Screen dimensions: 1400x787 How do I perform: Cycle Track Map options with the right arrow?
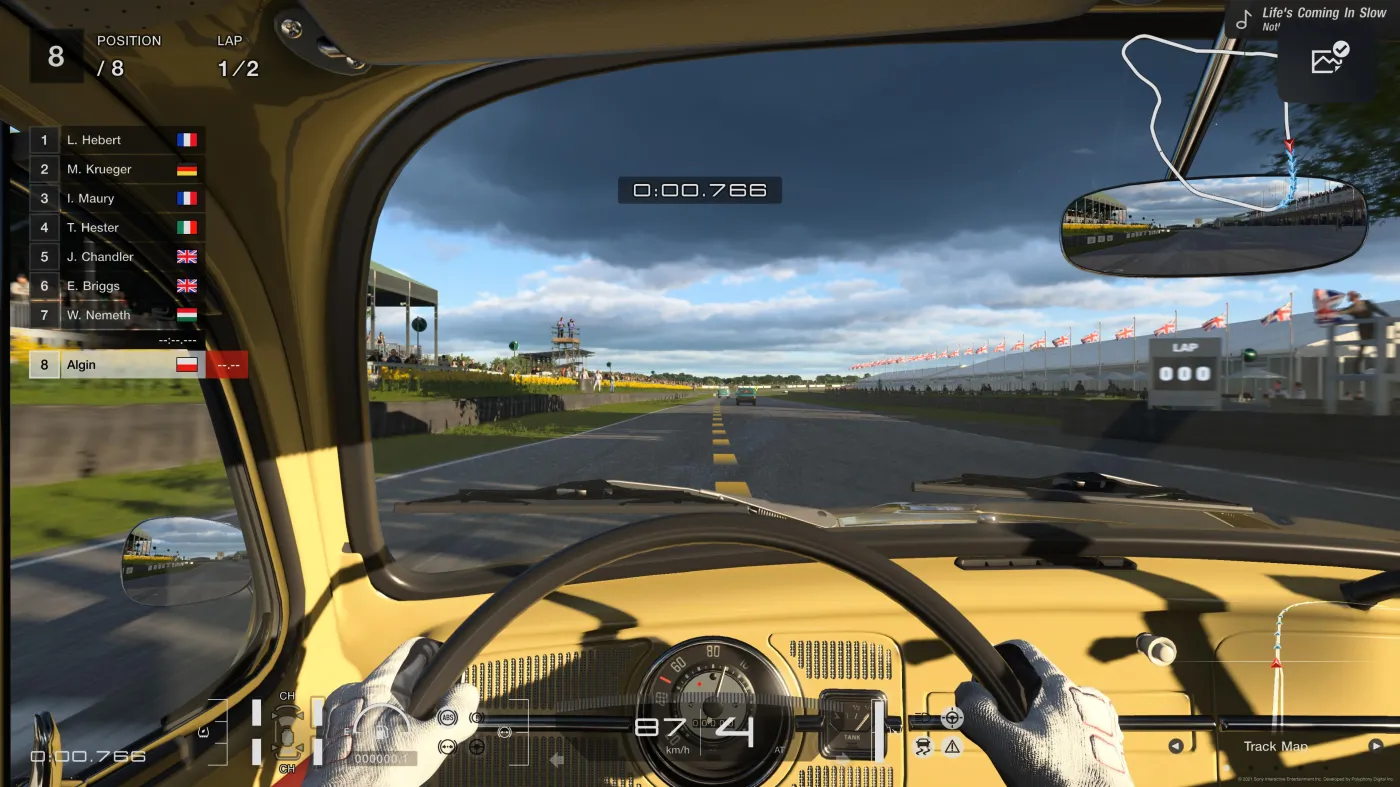pos(1378,746)
